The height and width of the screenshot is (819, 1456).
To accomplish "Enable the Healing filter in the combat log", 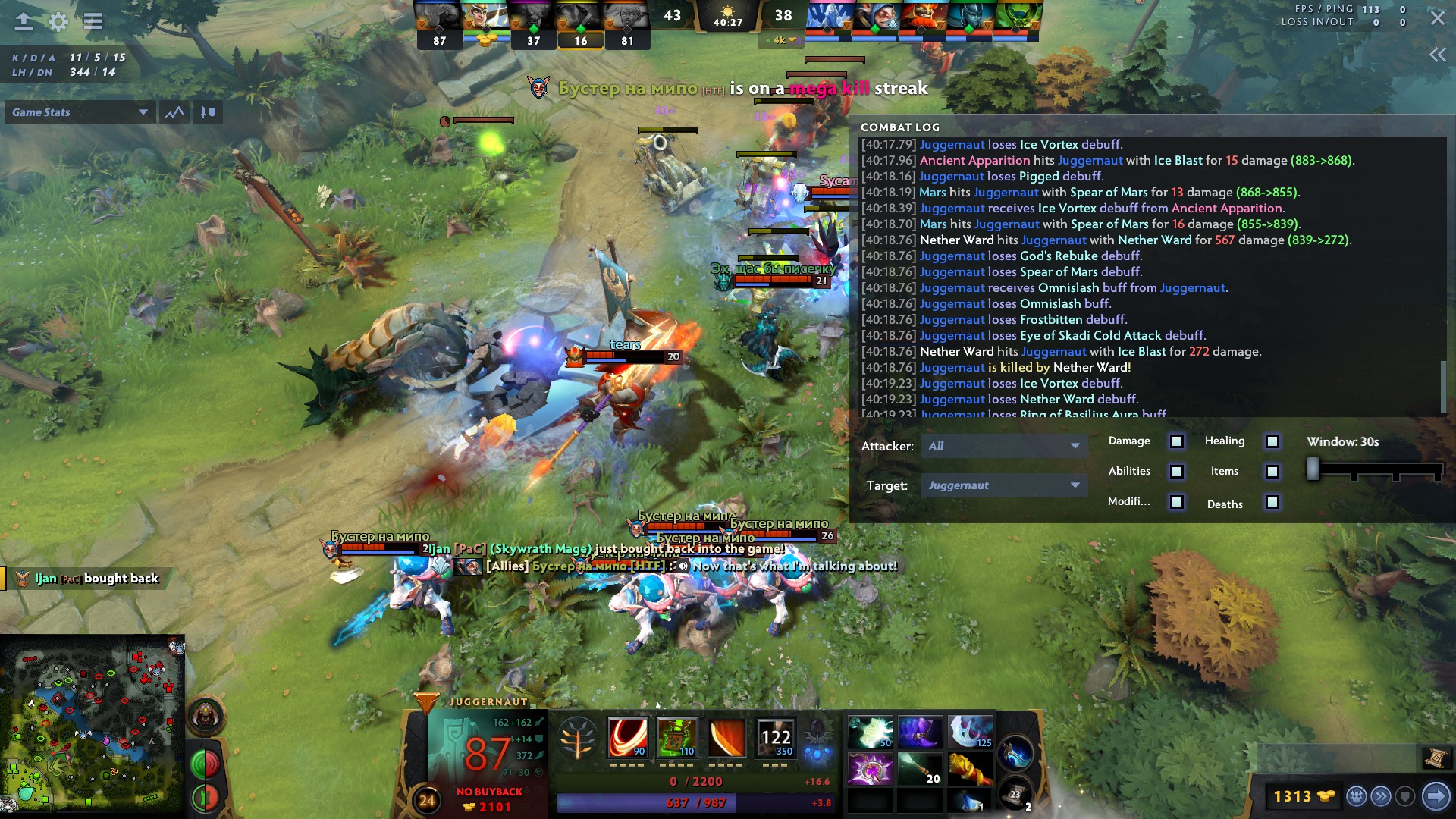I will tap(1272, 441).
